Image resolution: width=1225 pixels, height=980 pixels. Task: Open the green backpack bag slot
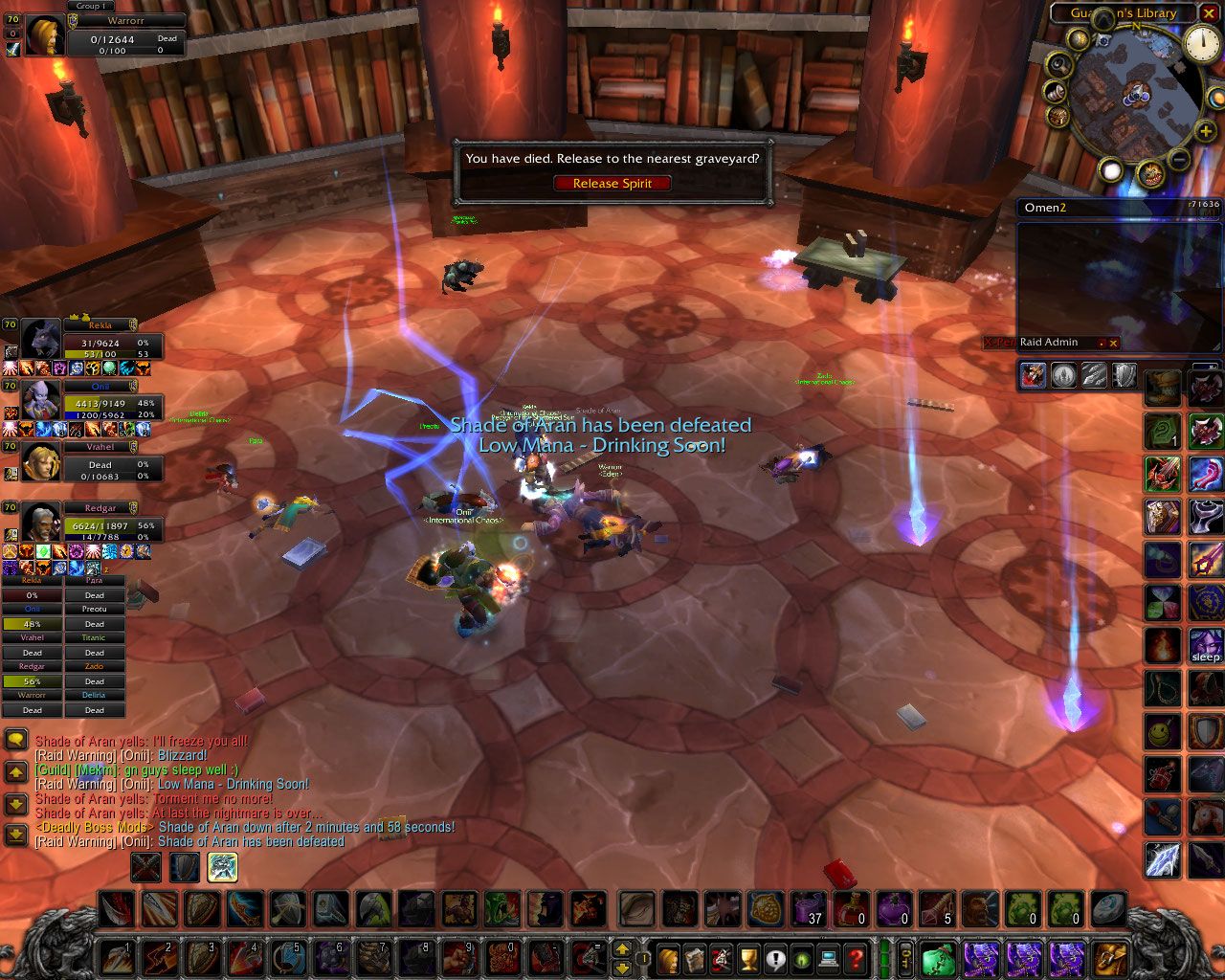click(939, 957)
